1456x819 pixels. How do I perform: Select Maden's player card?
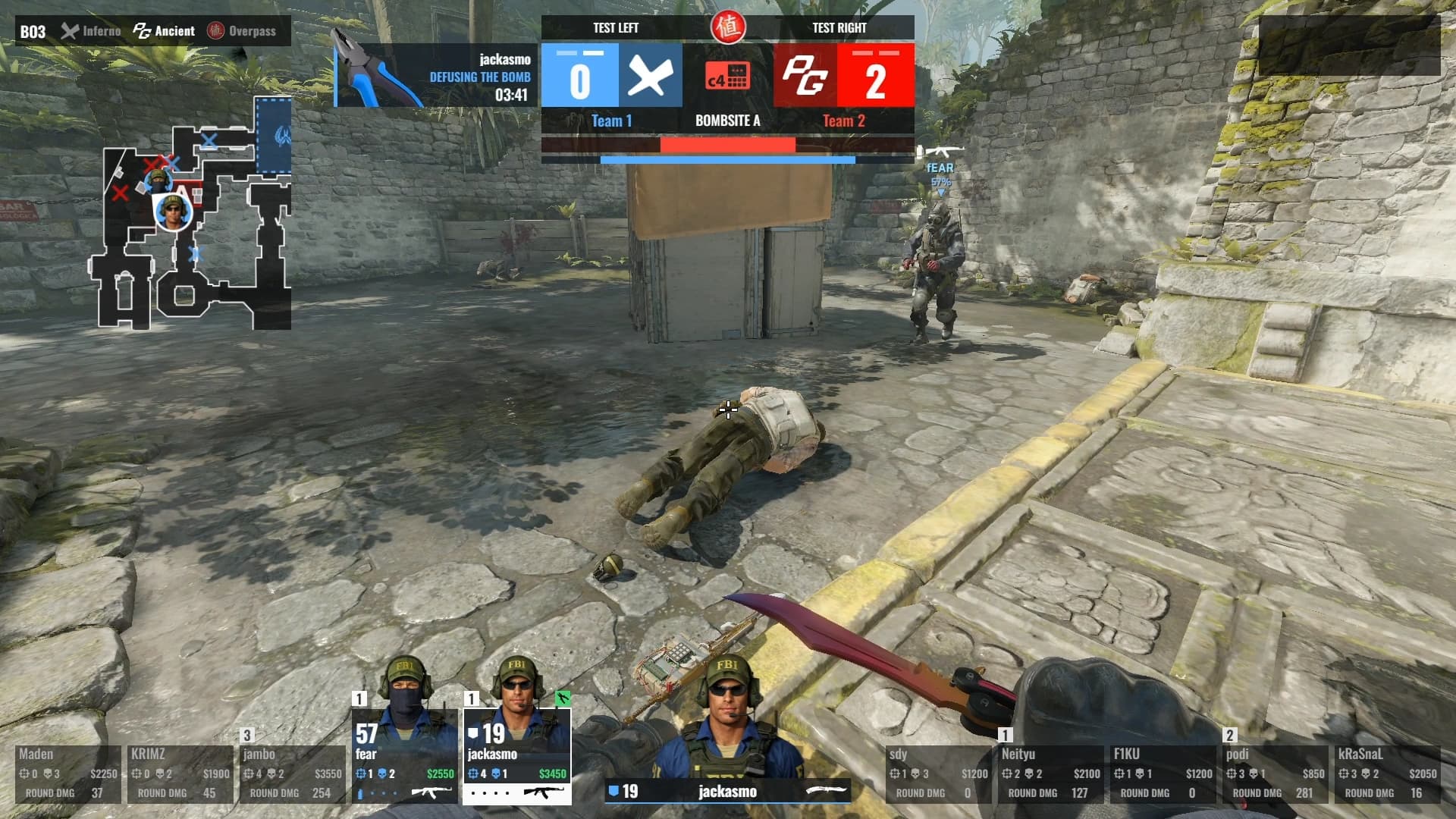click(68, 773)
